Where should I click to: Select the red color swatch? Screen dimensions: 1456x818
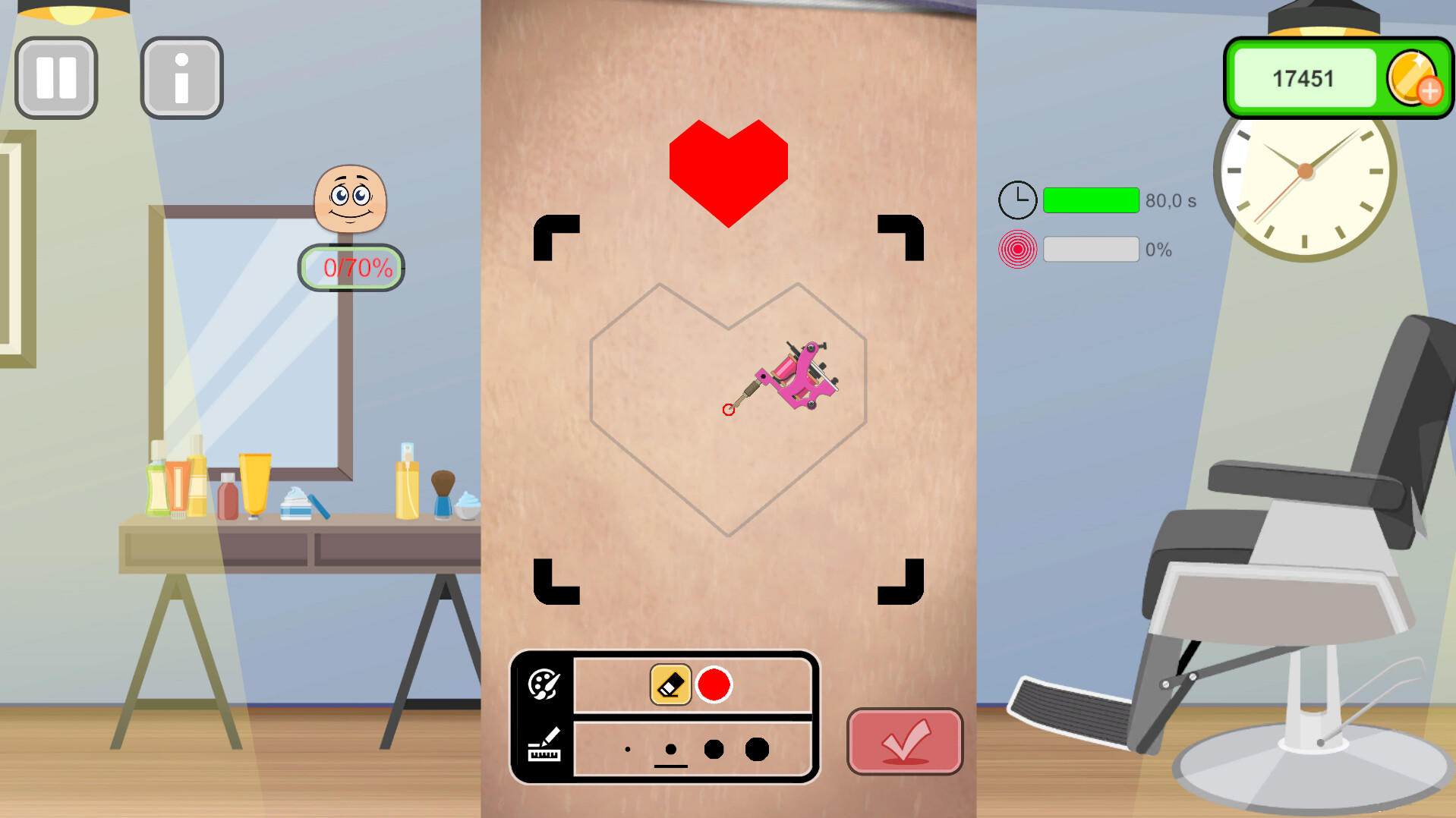(714, 685)
